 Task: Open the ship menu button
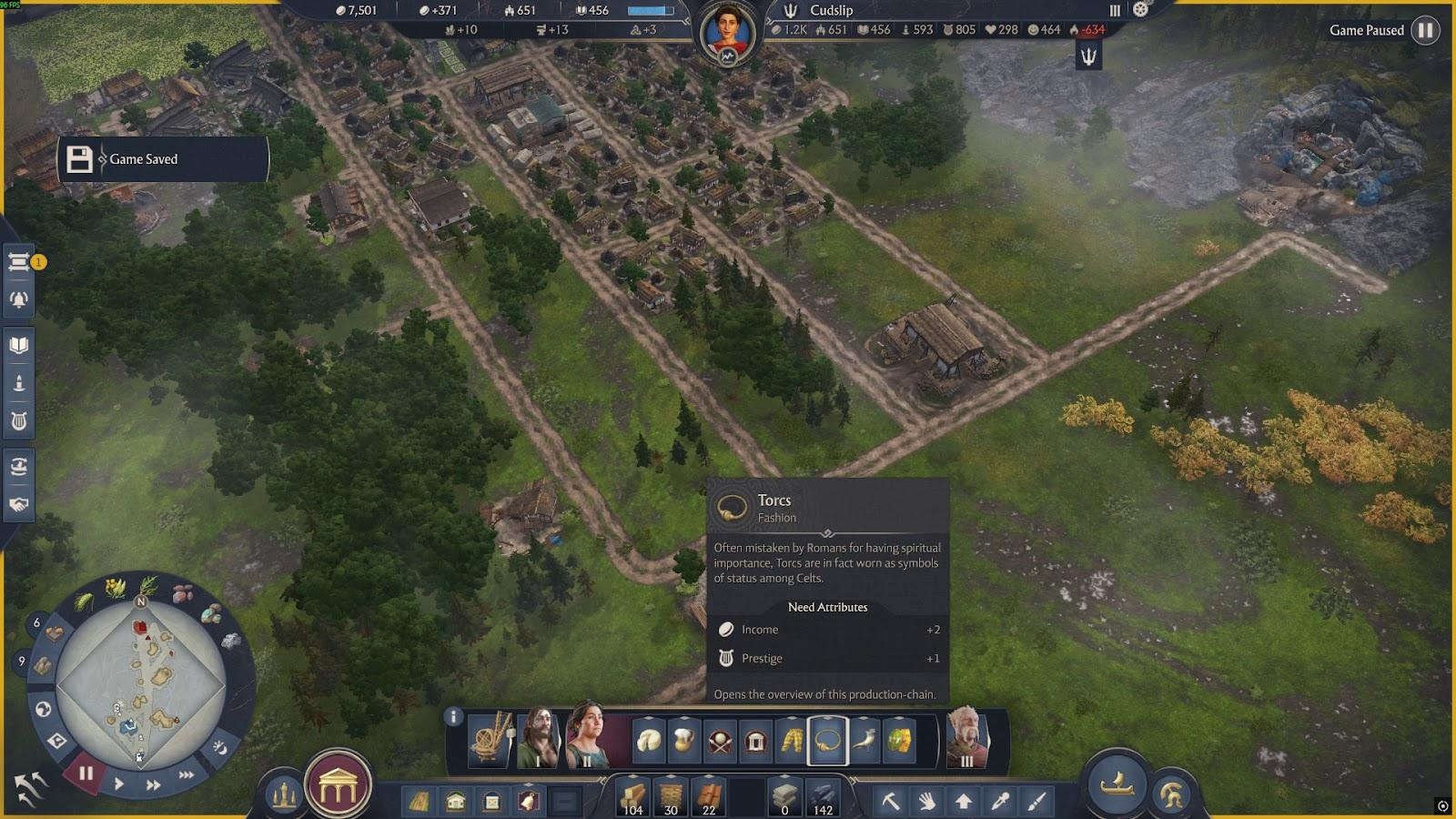pos(1117,784)
